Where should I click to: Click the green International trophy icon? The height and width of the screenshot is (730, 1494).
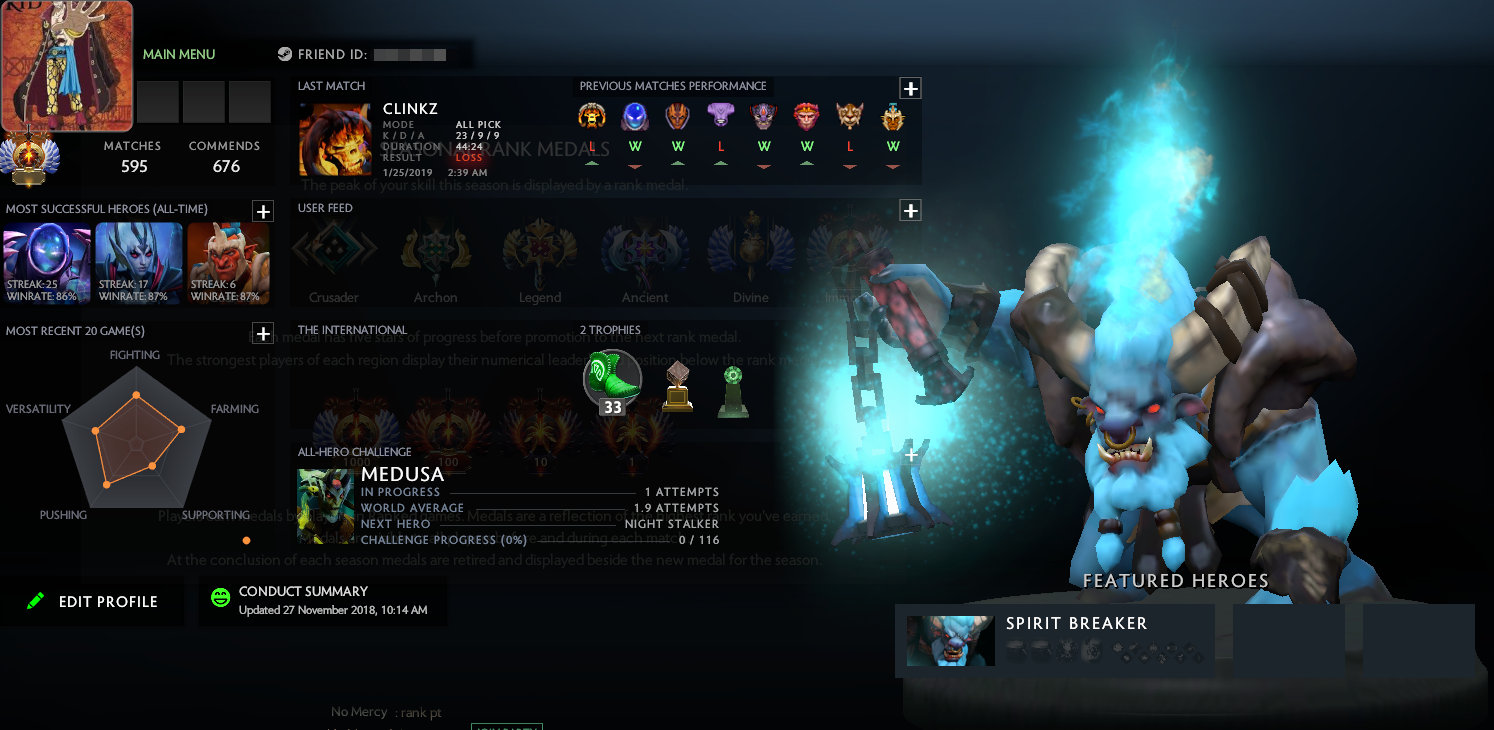click(733, 385)
